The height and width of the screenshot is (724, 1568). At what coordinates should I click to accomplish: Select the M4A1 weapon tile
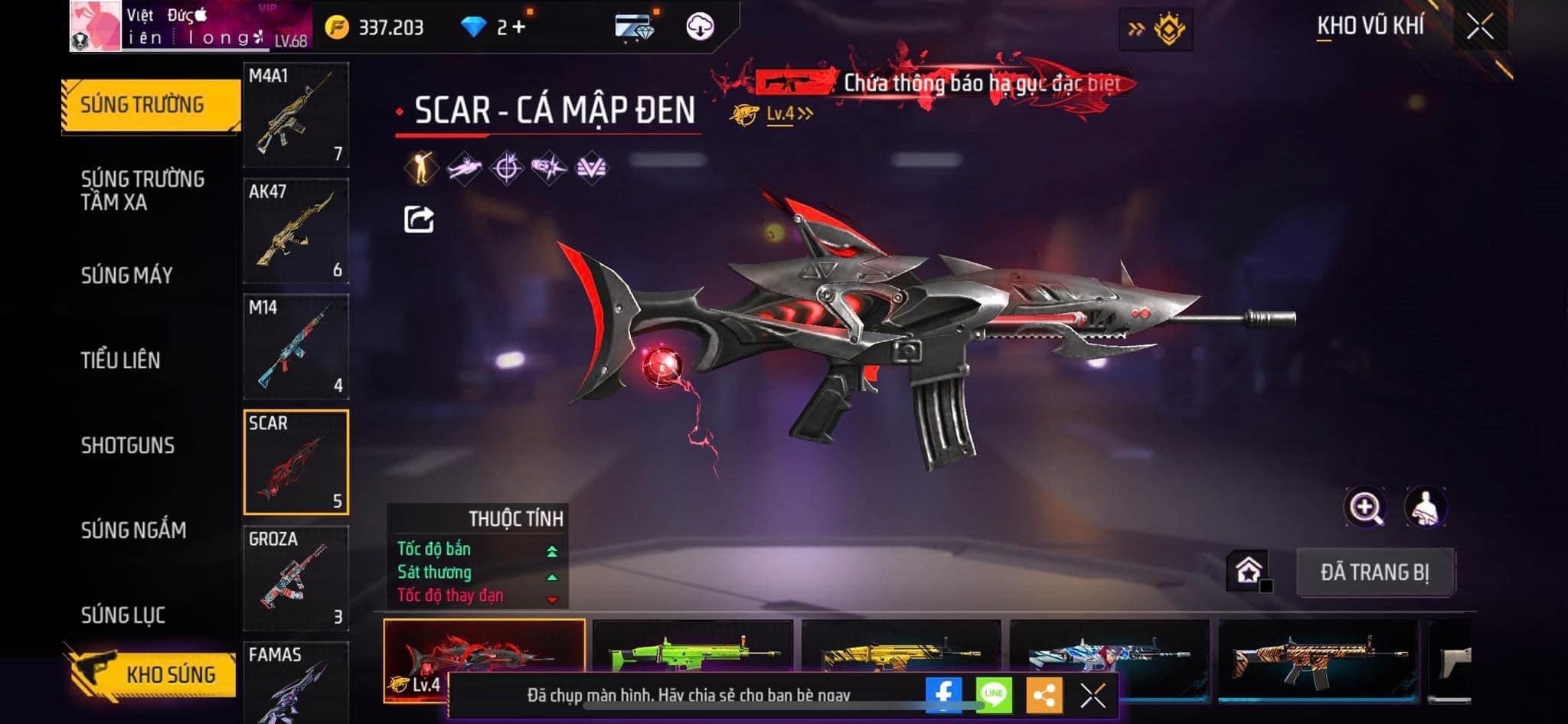pos(296,115)
